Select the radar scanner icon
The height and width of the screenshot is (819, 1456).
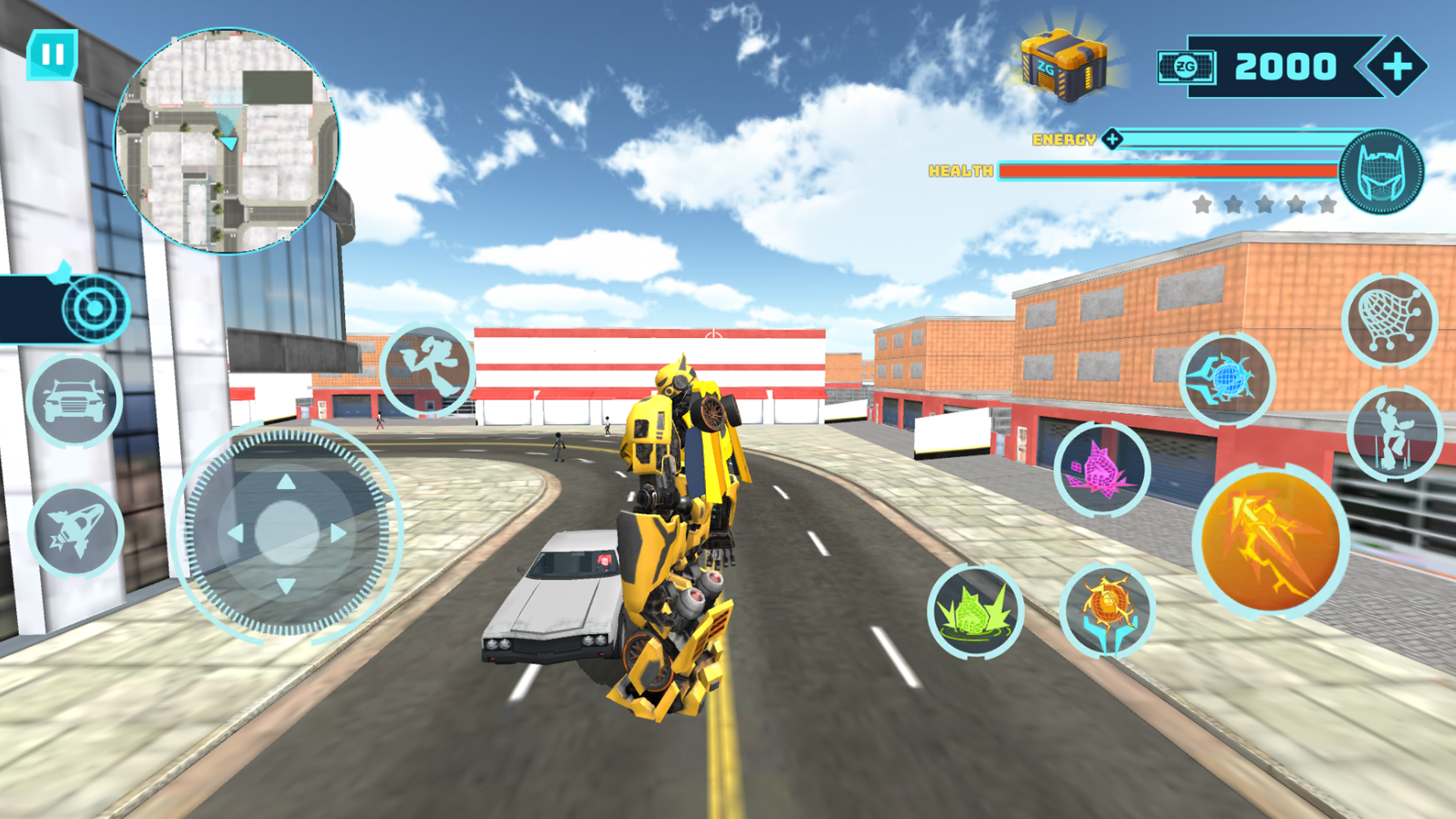coord(96,309)
